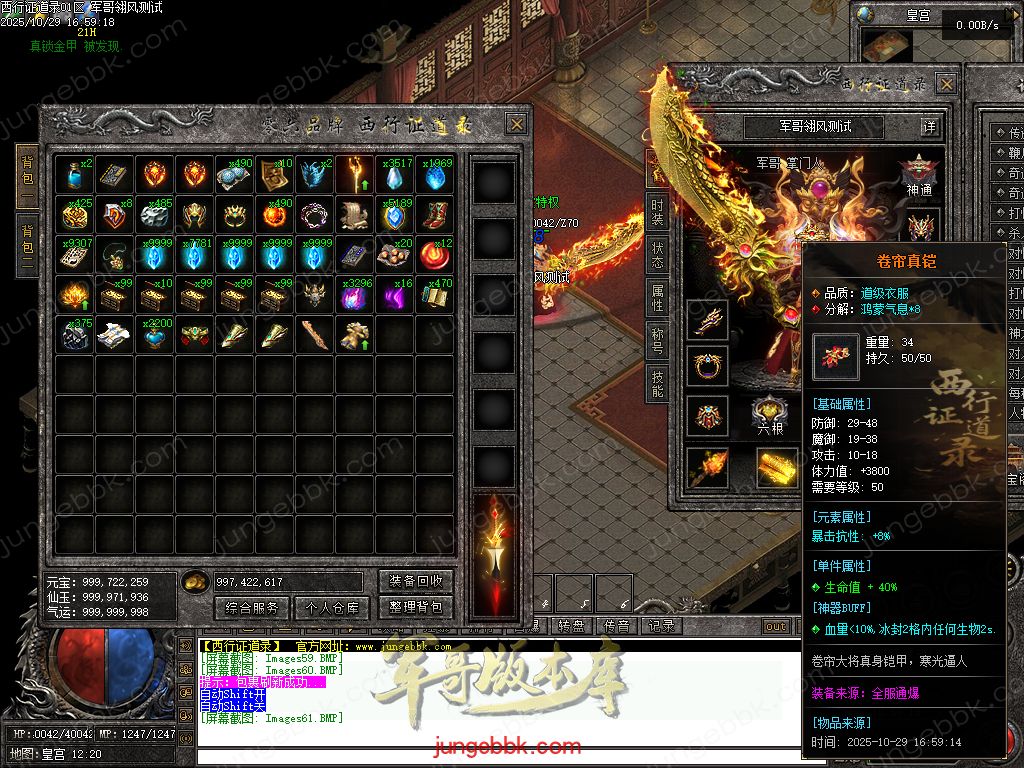
Task: Pick the pink heart item stack
Action: click(x=155, y=335)
